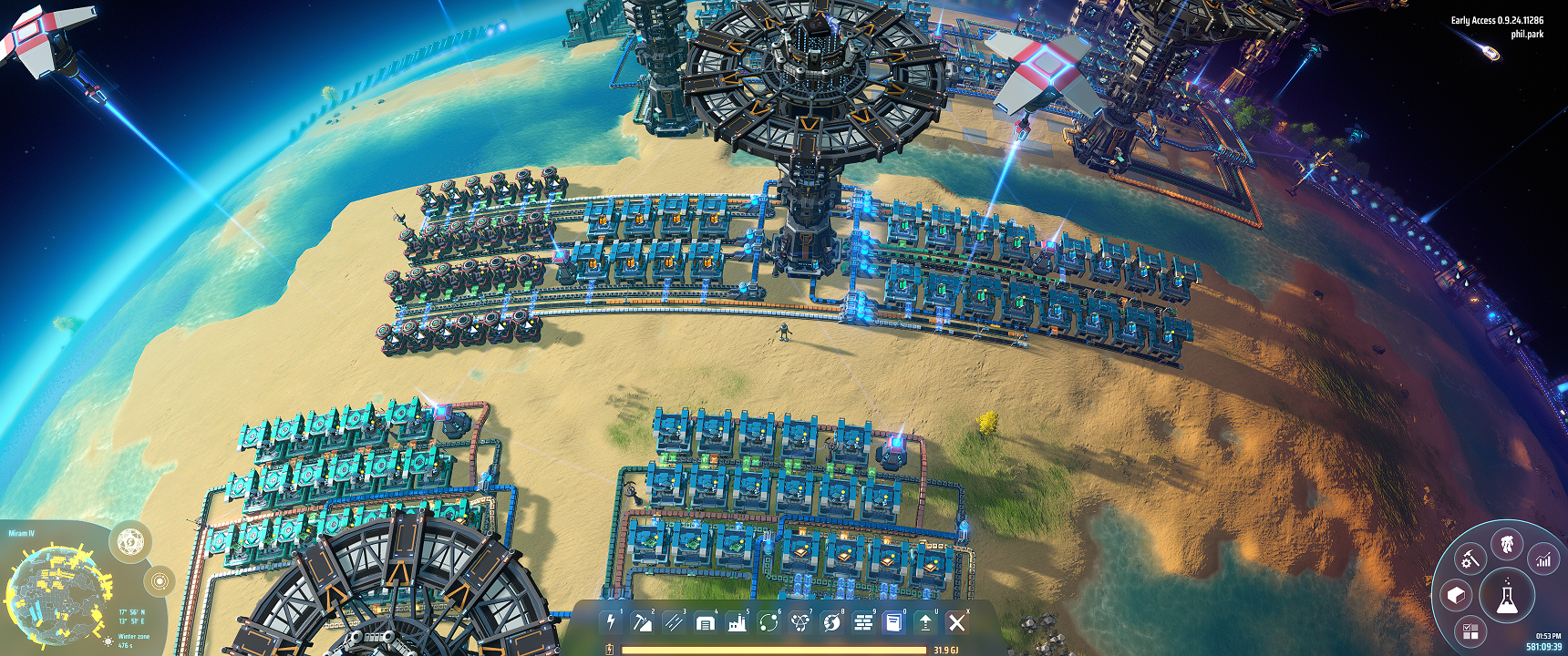The image size is (1568, 656).
Task: Open the blueprint book in build bar
Action: coord(894,622)
